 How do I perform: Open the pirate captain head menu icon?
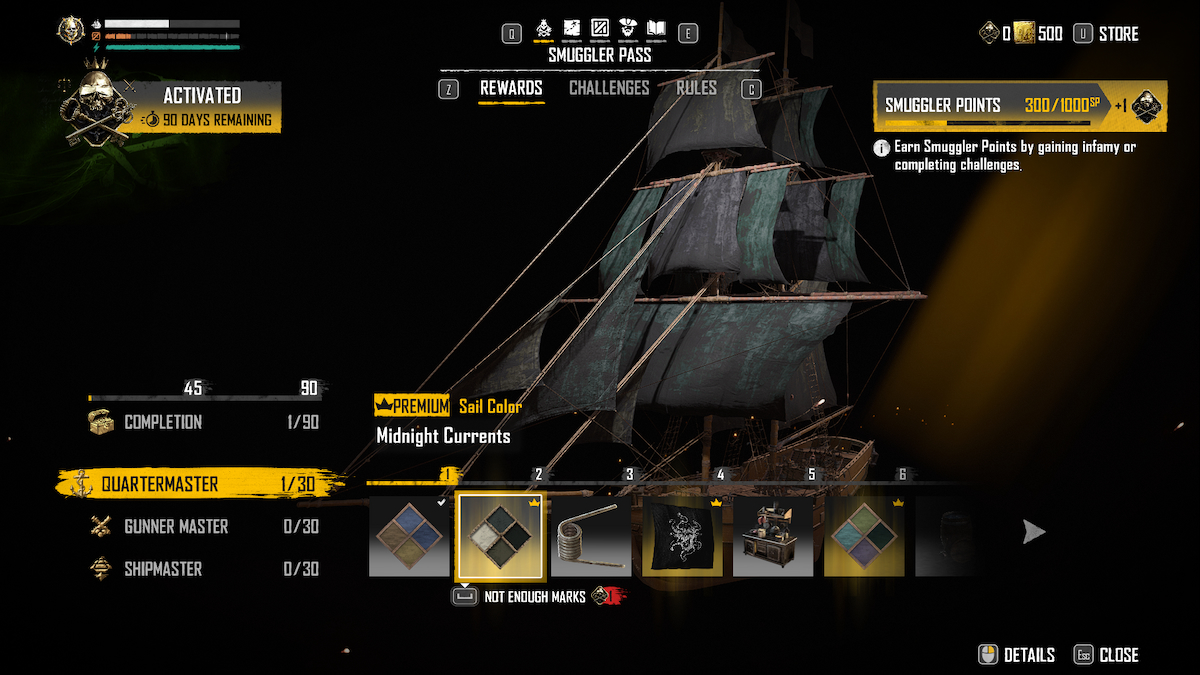coord(629,29)
